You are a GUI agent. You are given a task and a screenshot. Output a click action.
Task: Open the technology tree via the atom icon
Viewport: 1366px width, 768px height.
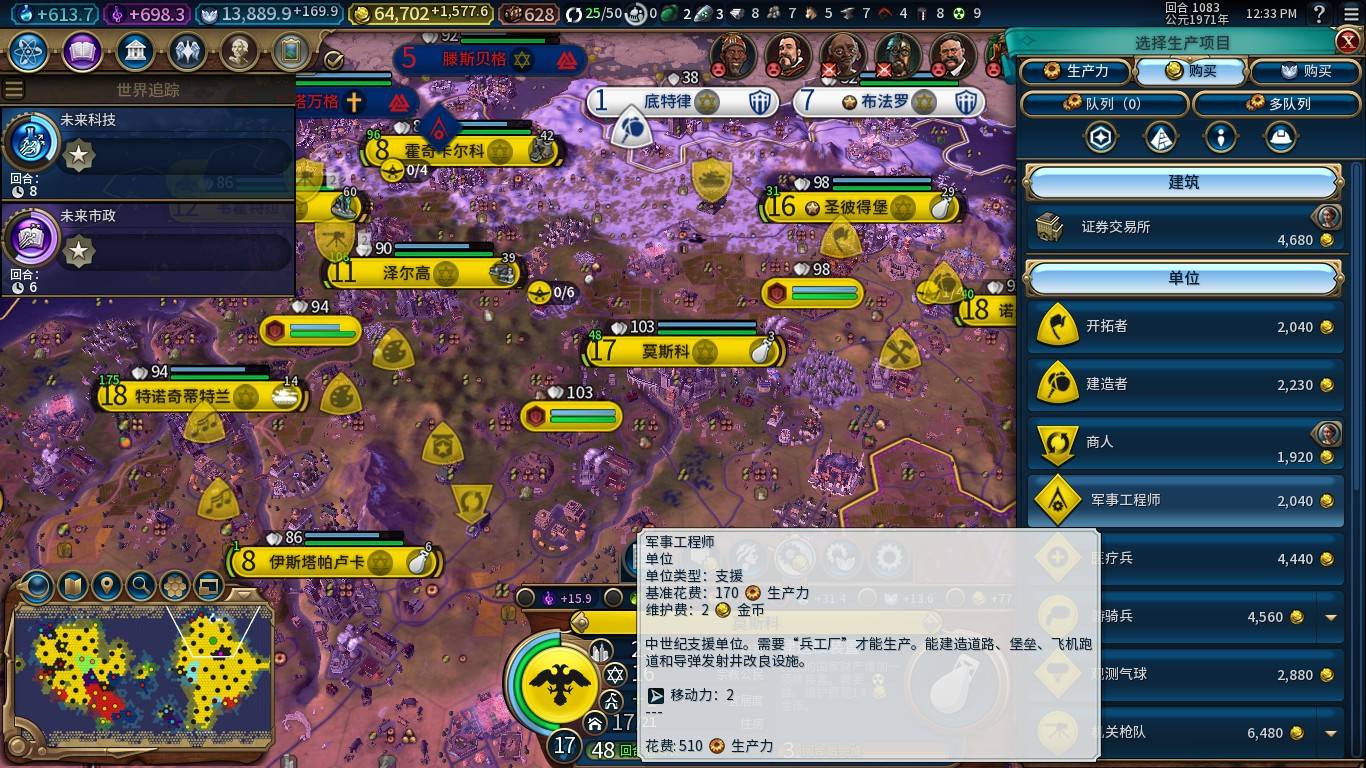point(27,52)
